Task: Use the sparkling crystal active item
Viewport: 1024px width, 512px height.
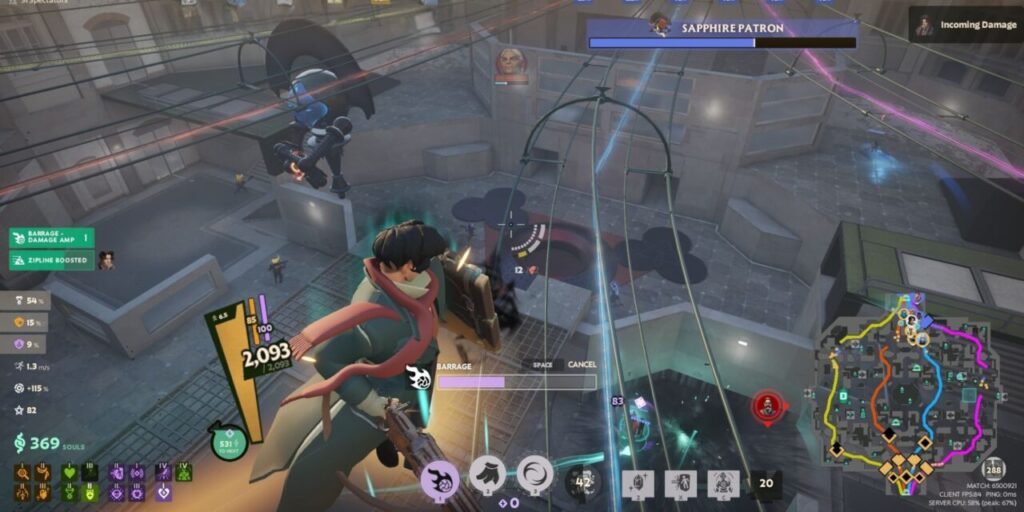Action: point(639,483)
